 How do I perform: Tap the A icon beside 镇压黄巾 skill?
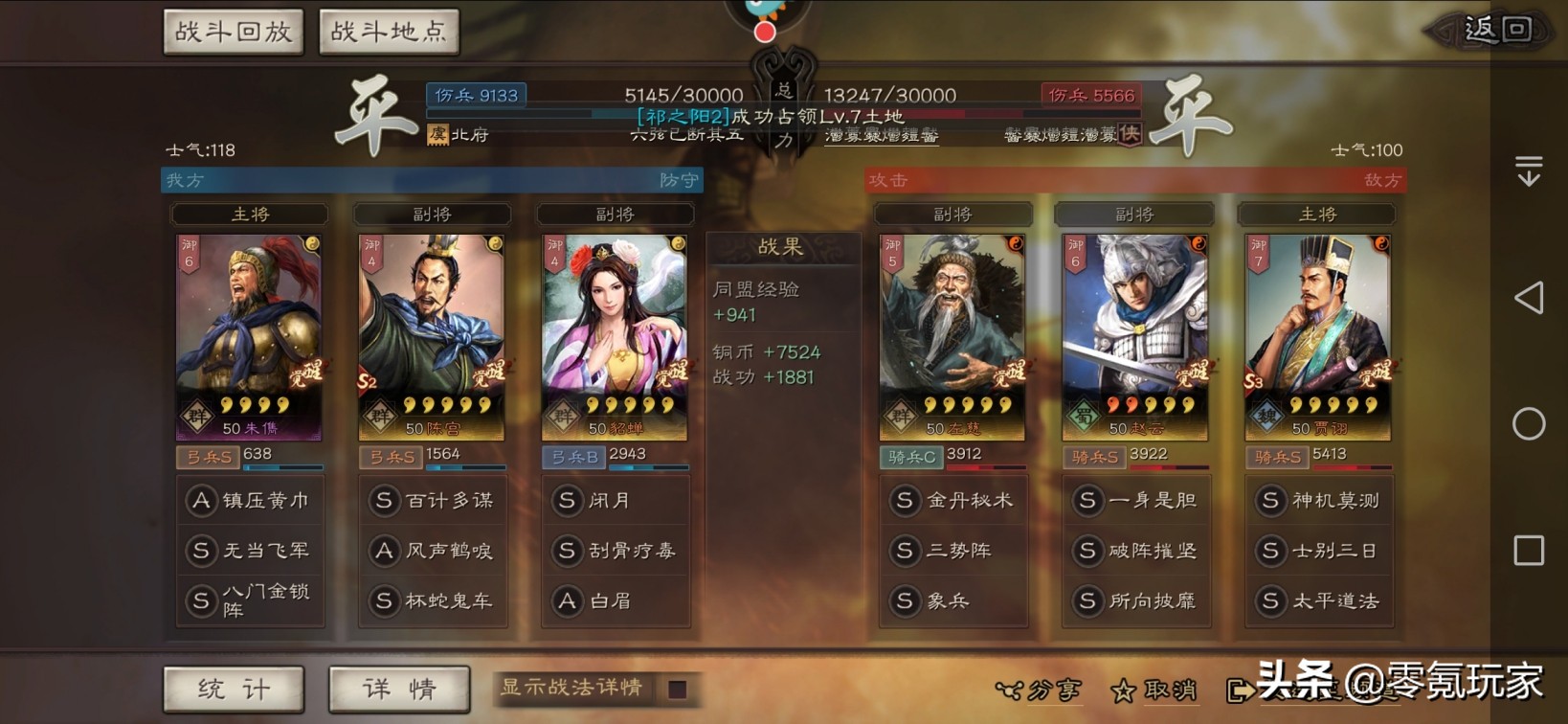point(201,499)
